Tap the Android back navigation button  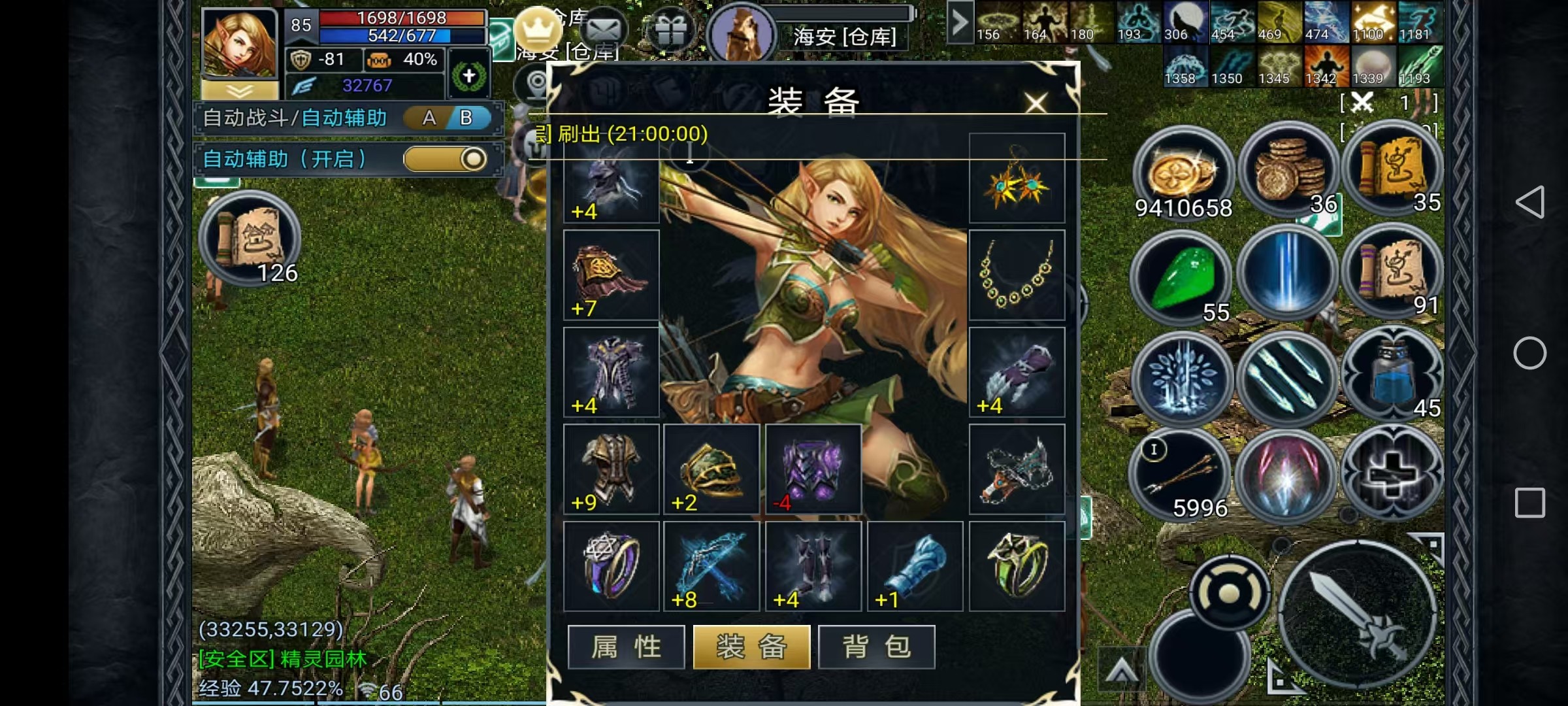pyautogui.click(x=1530, y=202)
